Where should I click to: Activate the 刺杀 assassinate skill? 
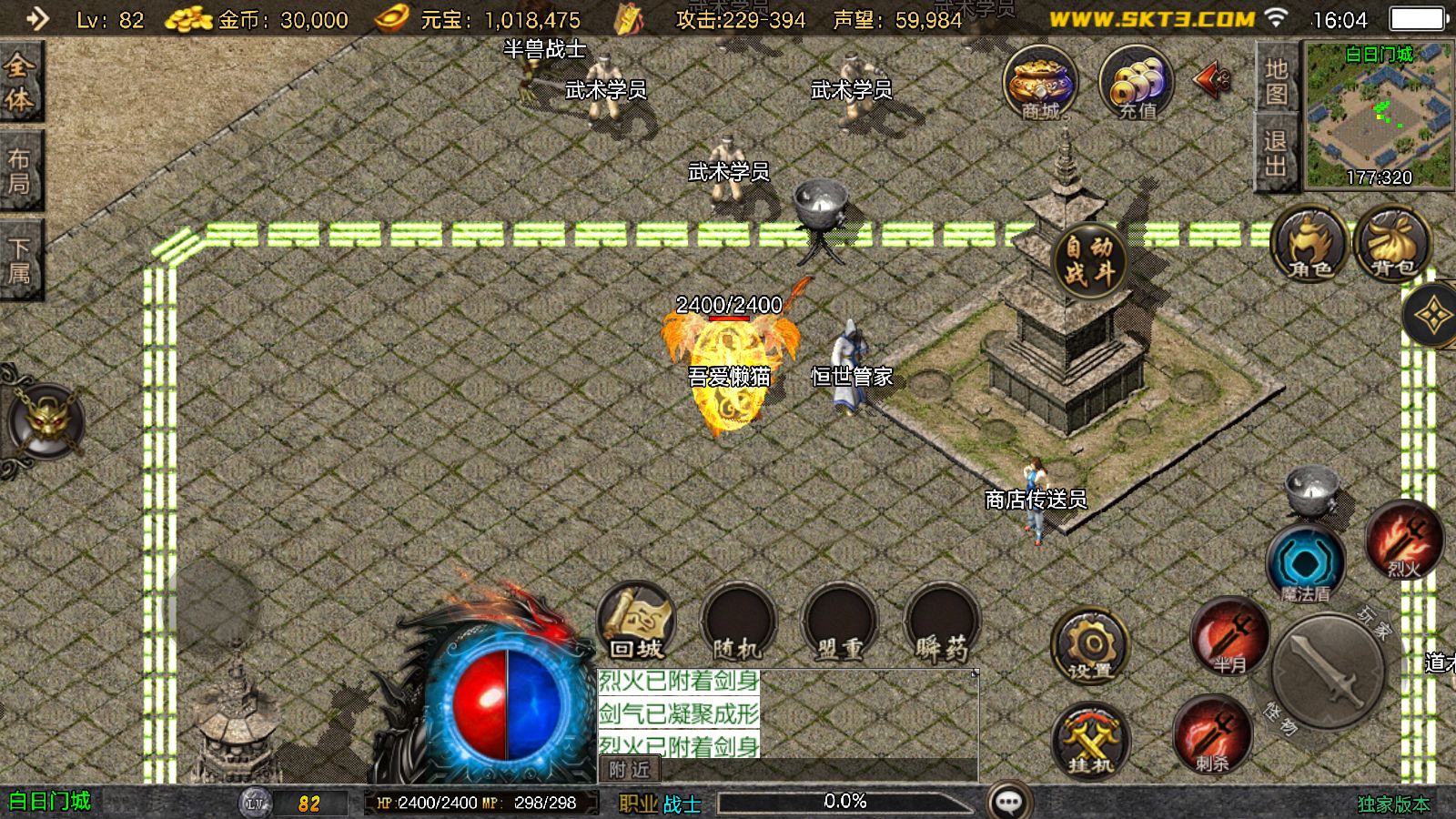pos(1211,734)
